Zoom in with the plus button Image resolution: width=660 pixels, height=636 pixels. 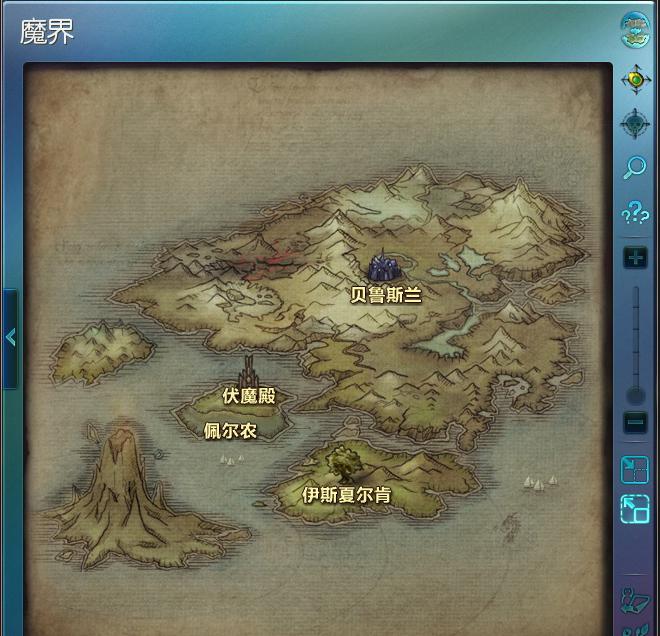point(635,258)
